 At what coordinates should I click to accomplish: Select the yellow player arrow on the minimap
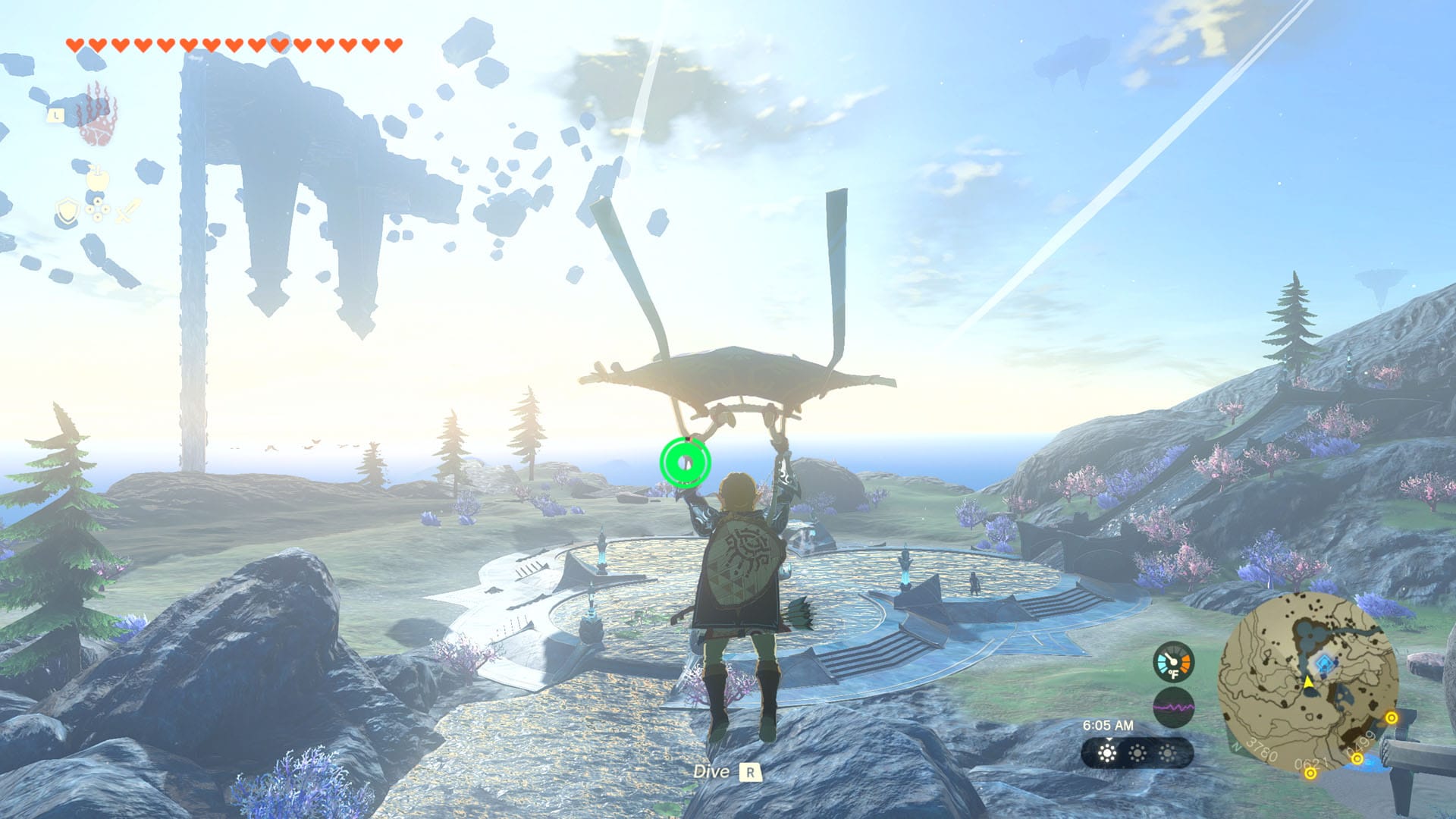point(1308,682)
